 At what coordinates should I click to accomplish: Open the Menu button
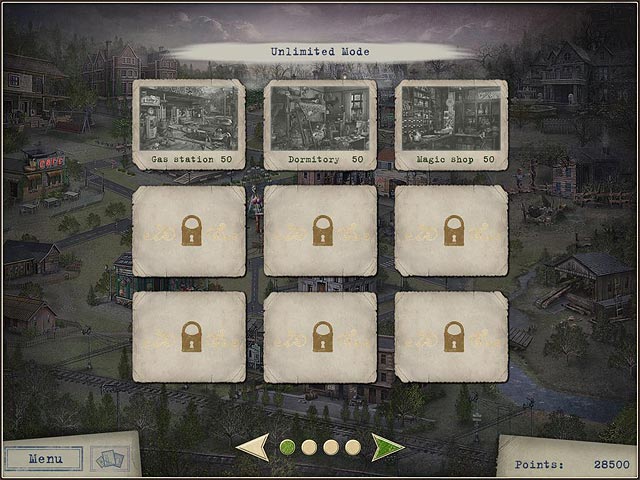pyautogui.click(x=43, y=459)
